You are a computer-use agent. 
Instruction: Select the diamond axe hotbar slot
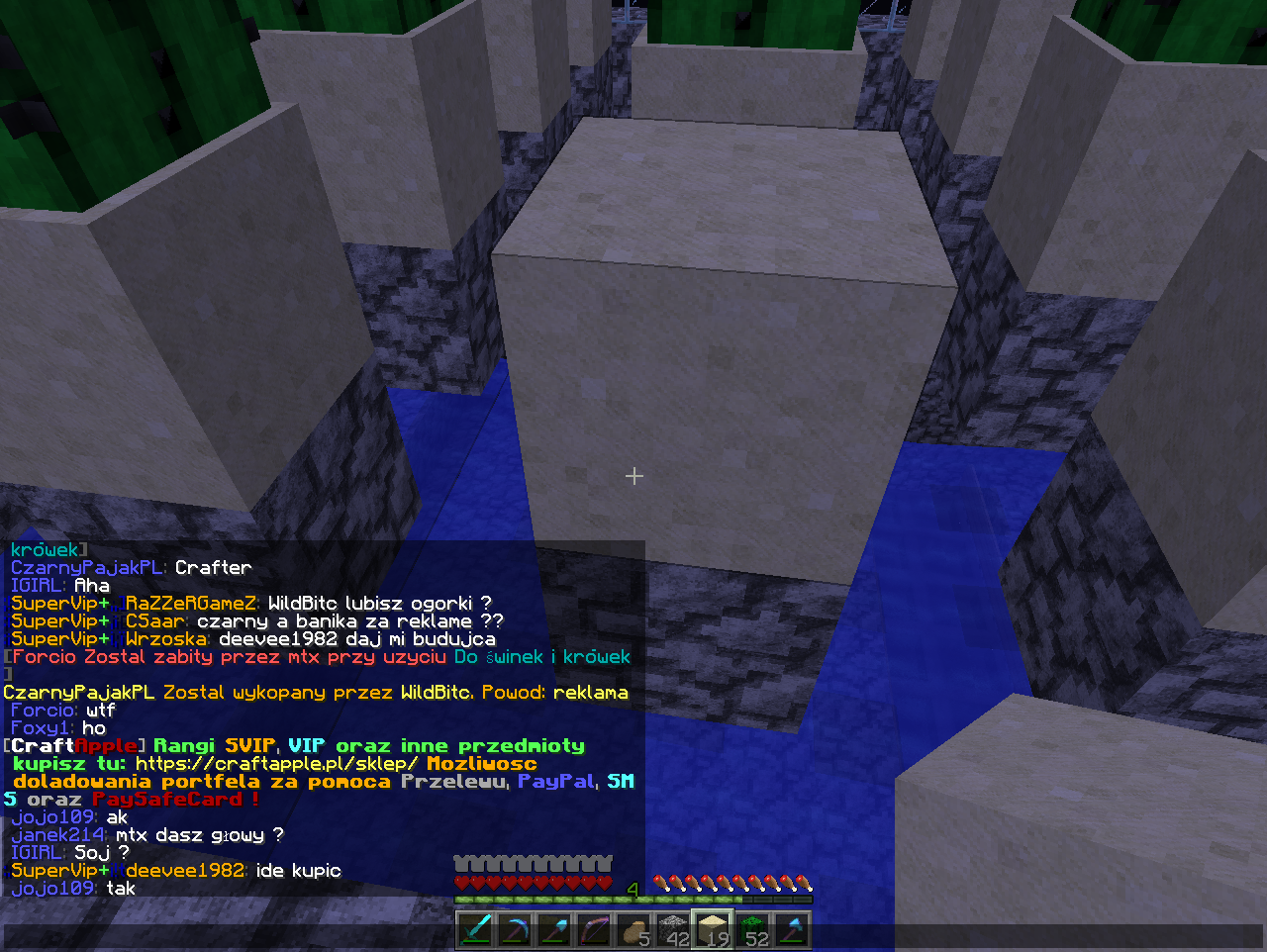pyautogui.click(x=793, y=931)
